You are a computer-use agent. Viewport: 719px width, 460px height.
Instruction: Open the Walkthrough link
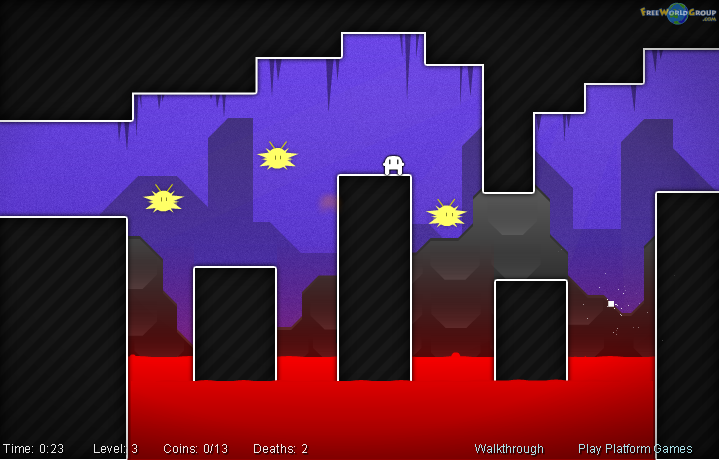click(x=509, y=449)
